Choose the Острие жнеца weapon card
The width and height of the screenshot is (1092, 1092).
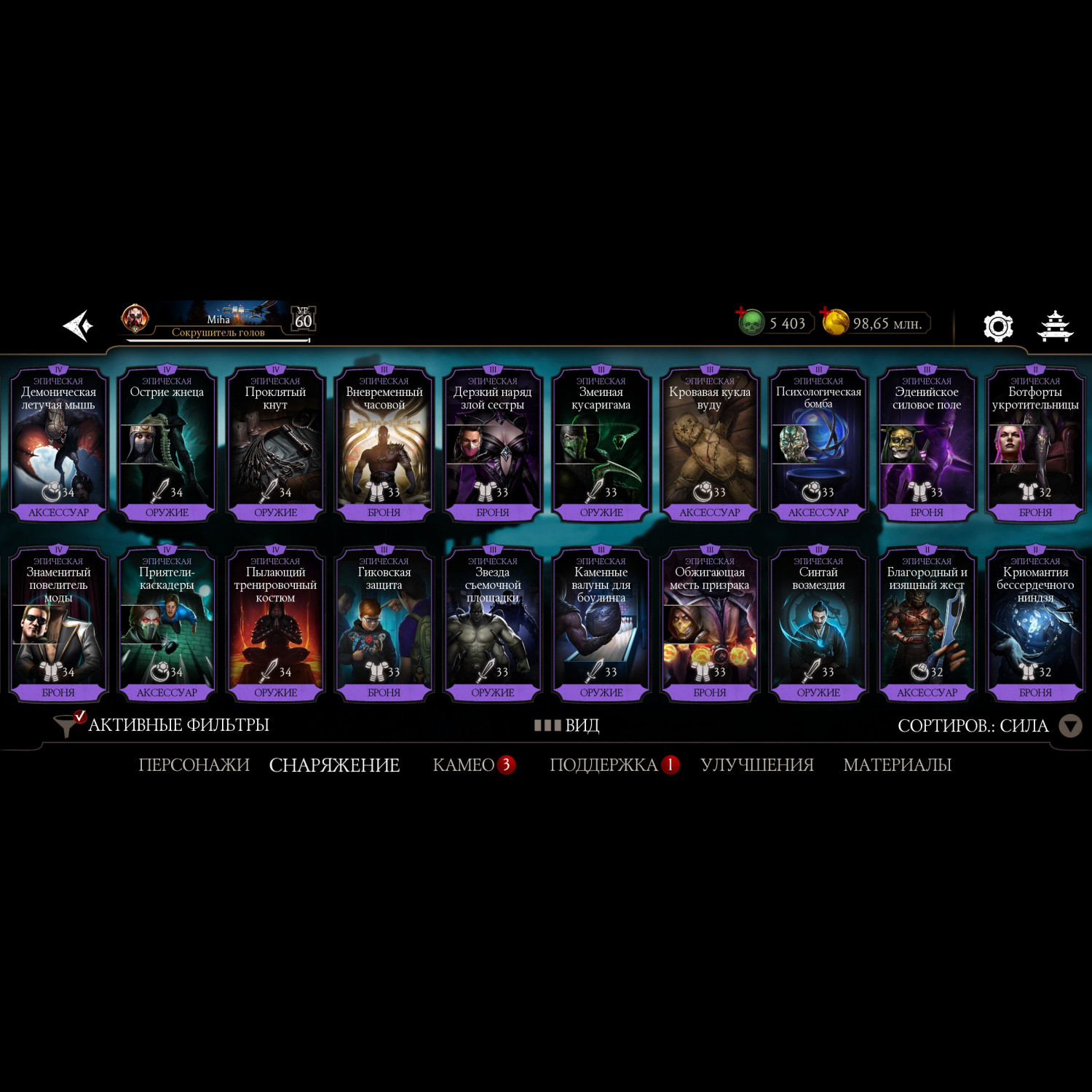pyautogui.click(x=167, y=444)
